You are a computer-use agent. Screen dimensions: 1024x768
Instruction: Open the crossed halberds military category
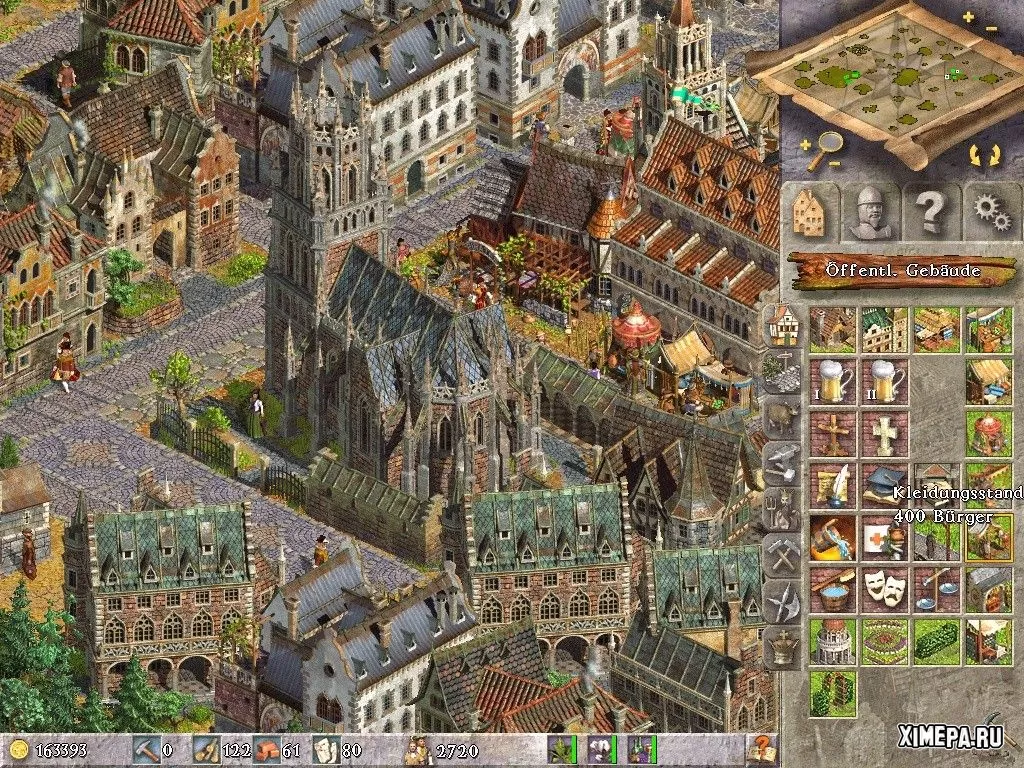(x=781, y=601)
